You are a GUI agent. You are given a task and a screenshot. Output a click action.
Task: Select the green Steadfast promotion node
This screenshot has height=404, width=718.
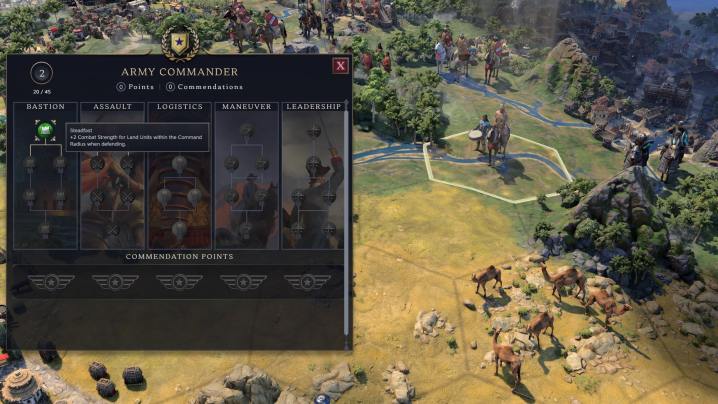point(44,129)
